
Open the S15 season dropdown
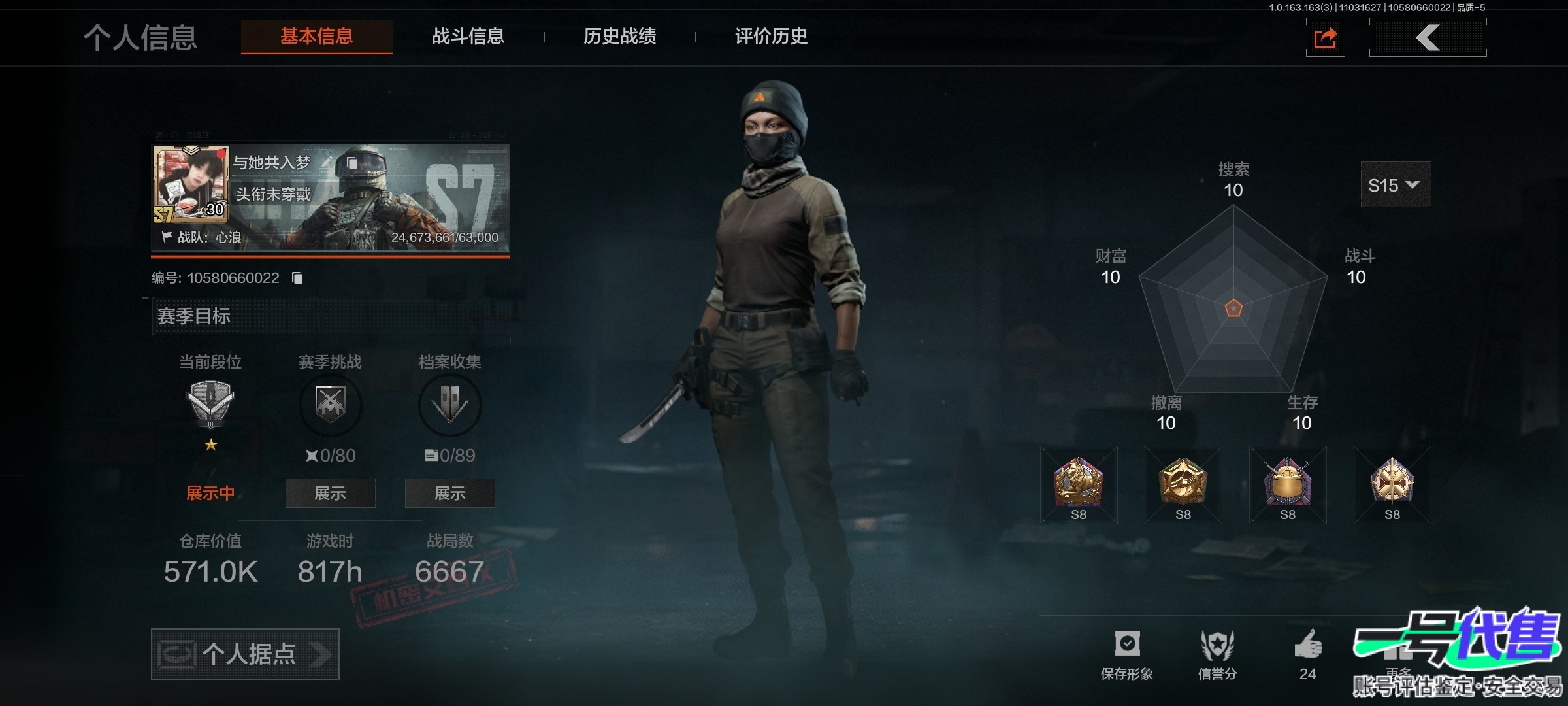point(1395,185)
